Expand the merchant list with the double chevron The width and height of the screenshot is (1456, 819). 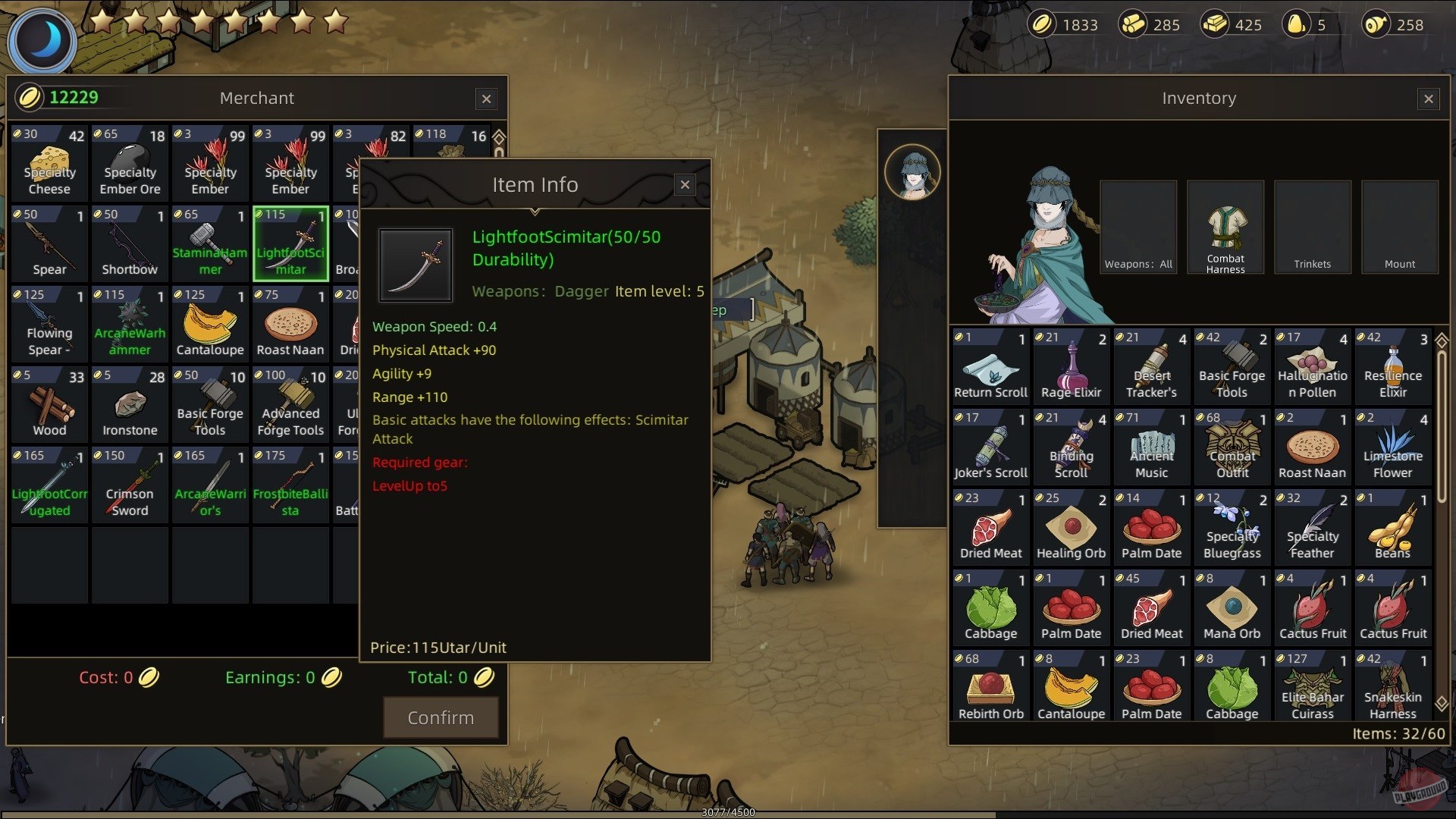point(498,138)
